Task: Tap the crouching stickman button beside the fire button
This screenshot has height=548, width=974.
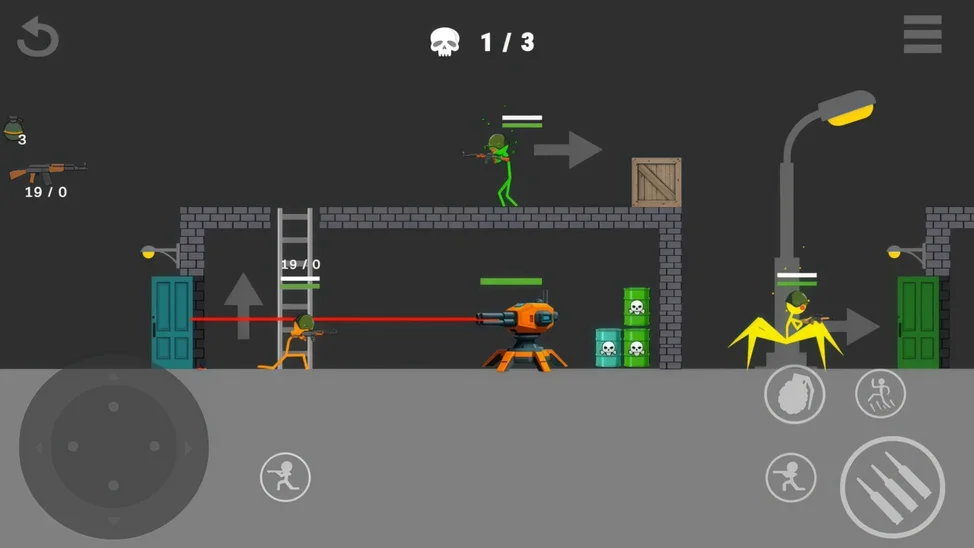Action: coord(790,477)
